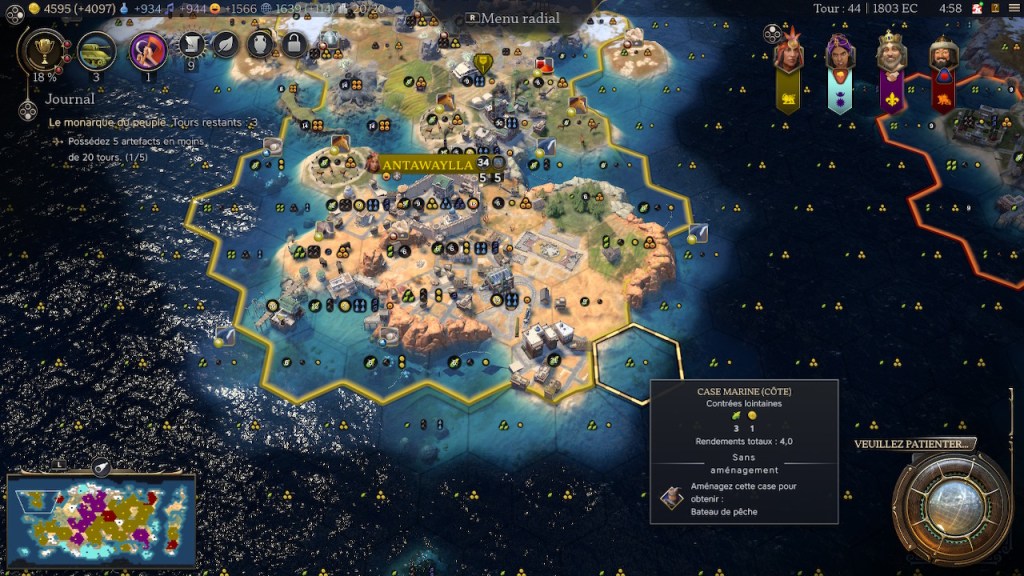Open the purple flag-bearer civics icon
The width and height of the screenshot is (1024, 576).
148,49
